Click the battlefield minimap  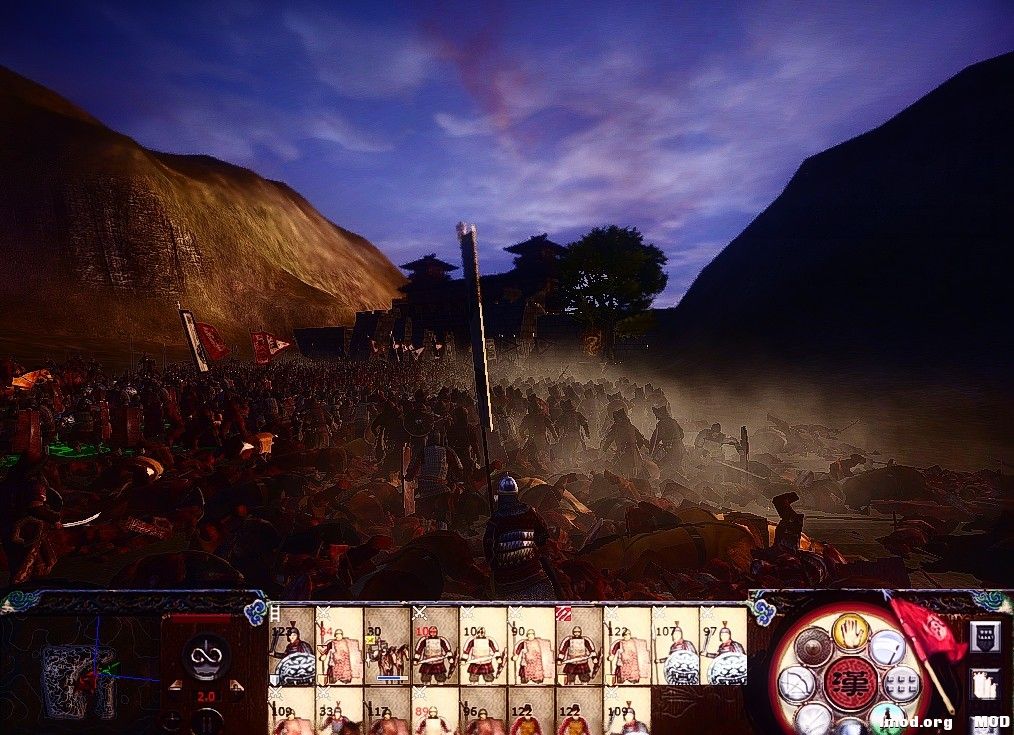pos(78,680)
